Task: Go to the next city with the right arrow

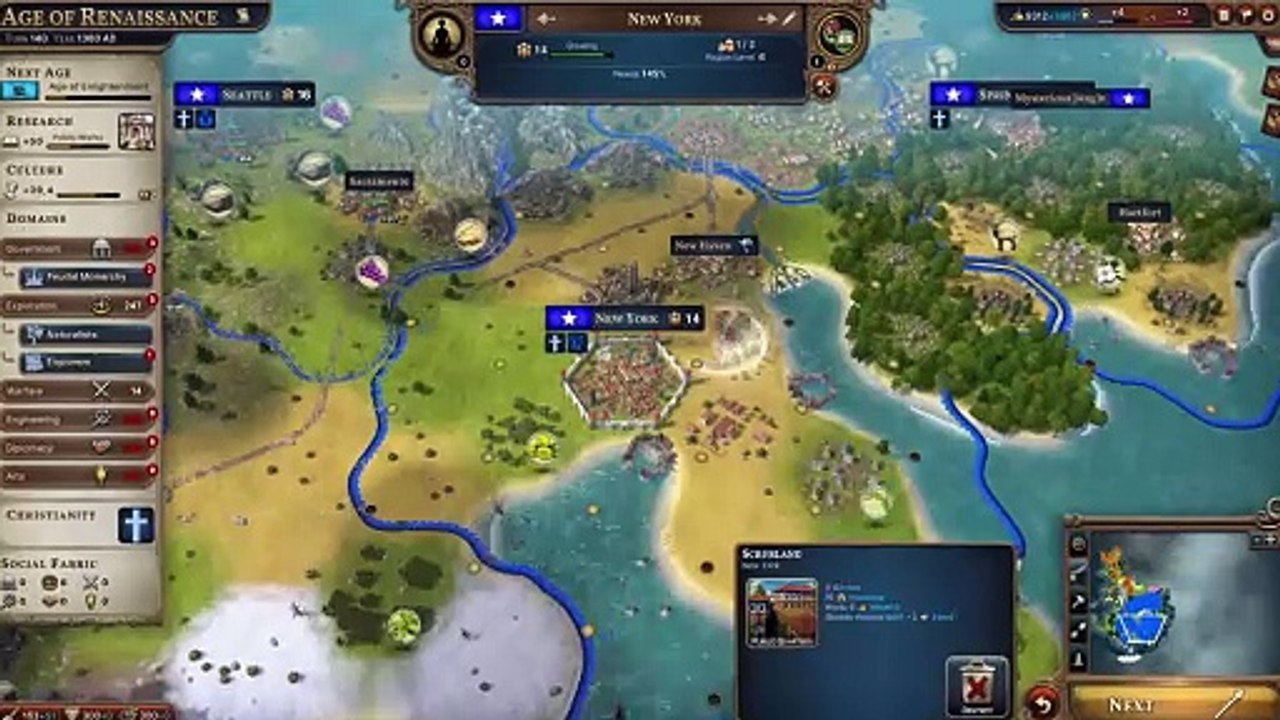Action: 767,19
